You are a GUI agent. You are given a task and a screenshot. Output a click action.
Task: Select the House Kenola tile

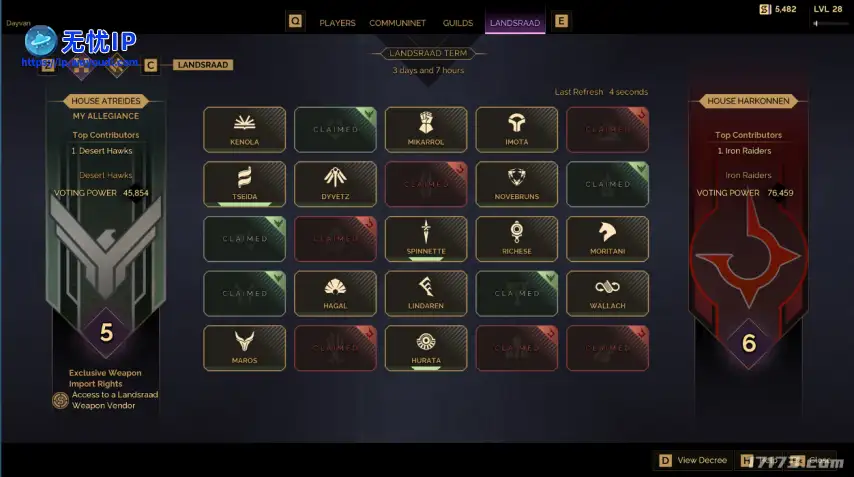coord(244,130)
